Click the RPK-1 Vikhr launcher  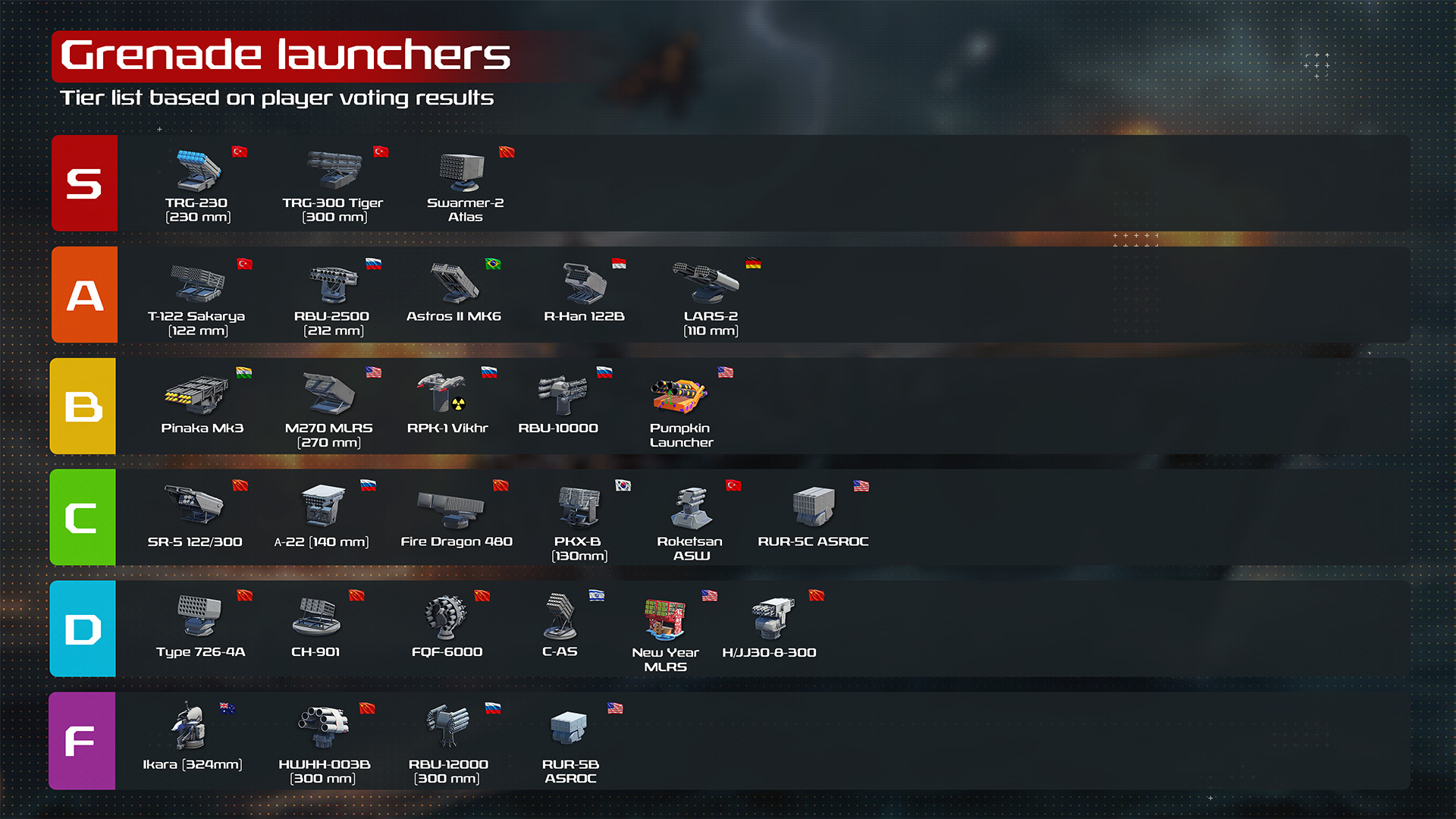[442, 392]
